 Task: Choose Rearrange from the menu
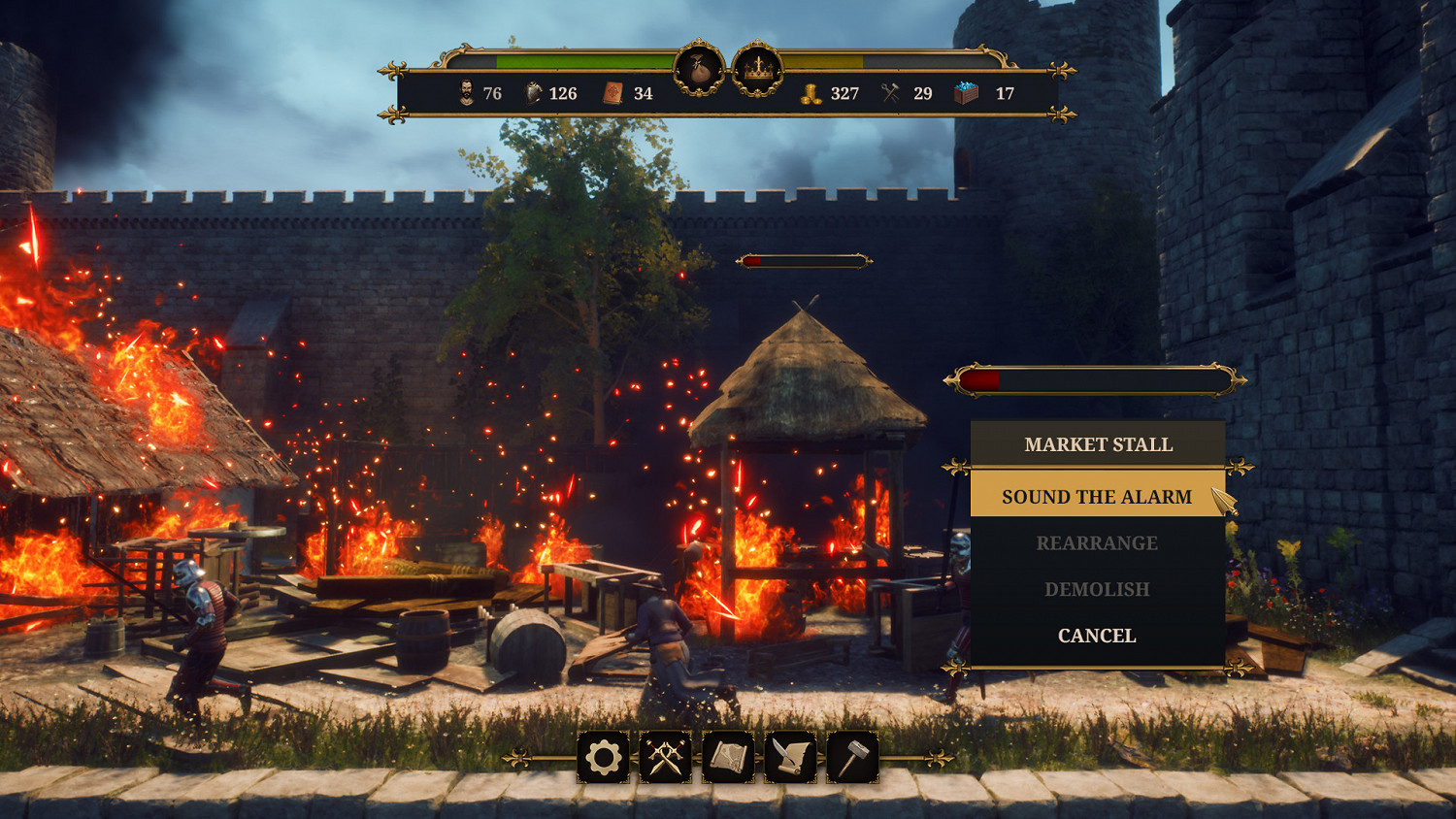tap(1097, 542)
